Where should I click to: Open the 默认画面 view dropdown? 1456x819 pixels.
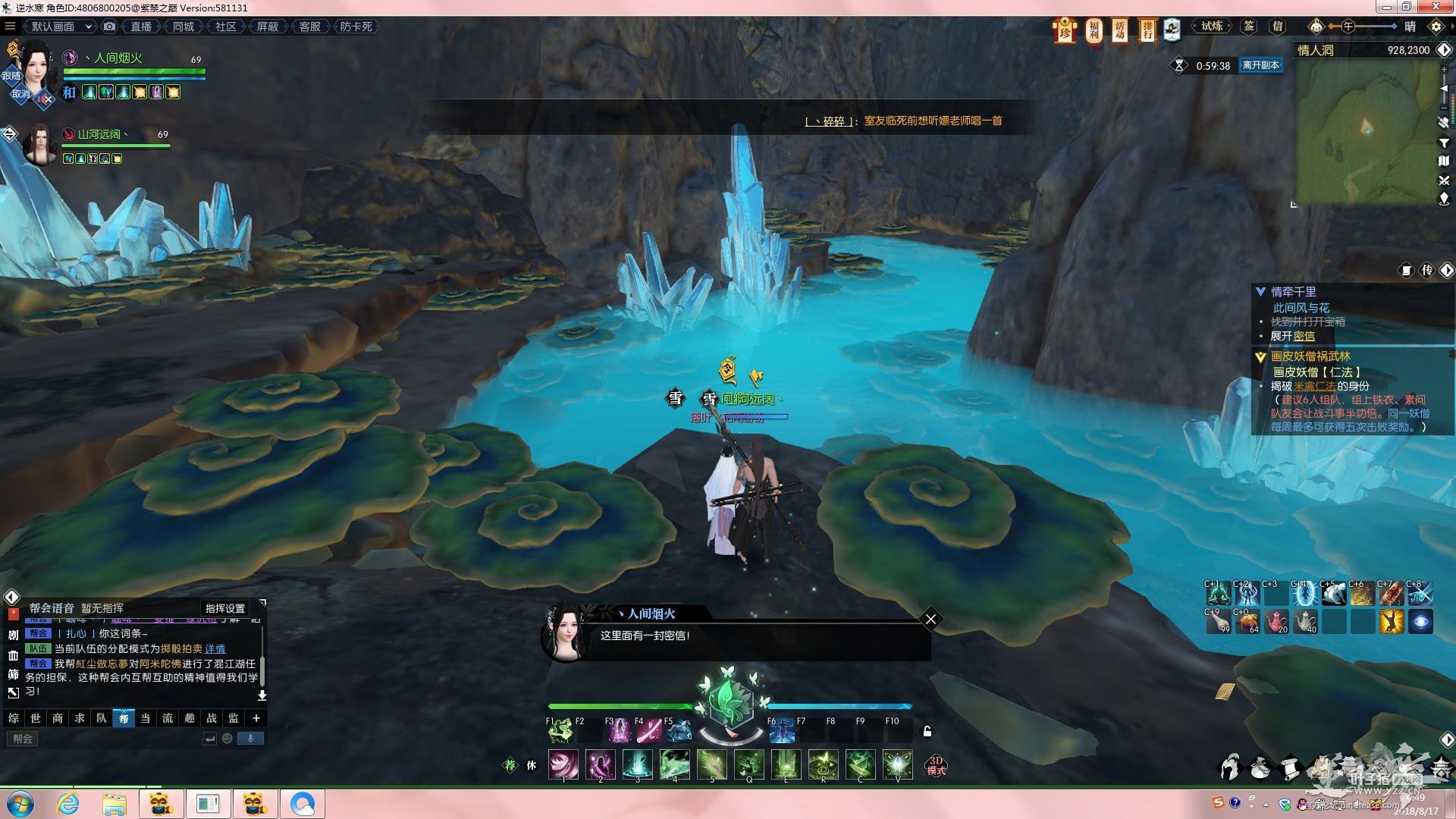pyautogui.click(x=61, y=27)
